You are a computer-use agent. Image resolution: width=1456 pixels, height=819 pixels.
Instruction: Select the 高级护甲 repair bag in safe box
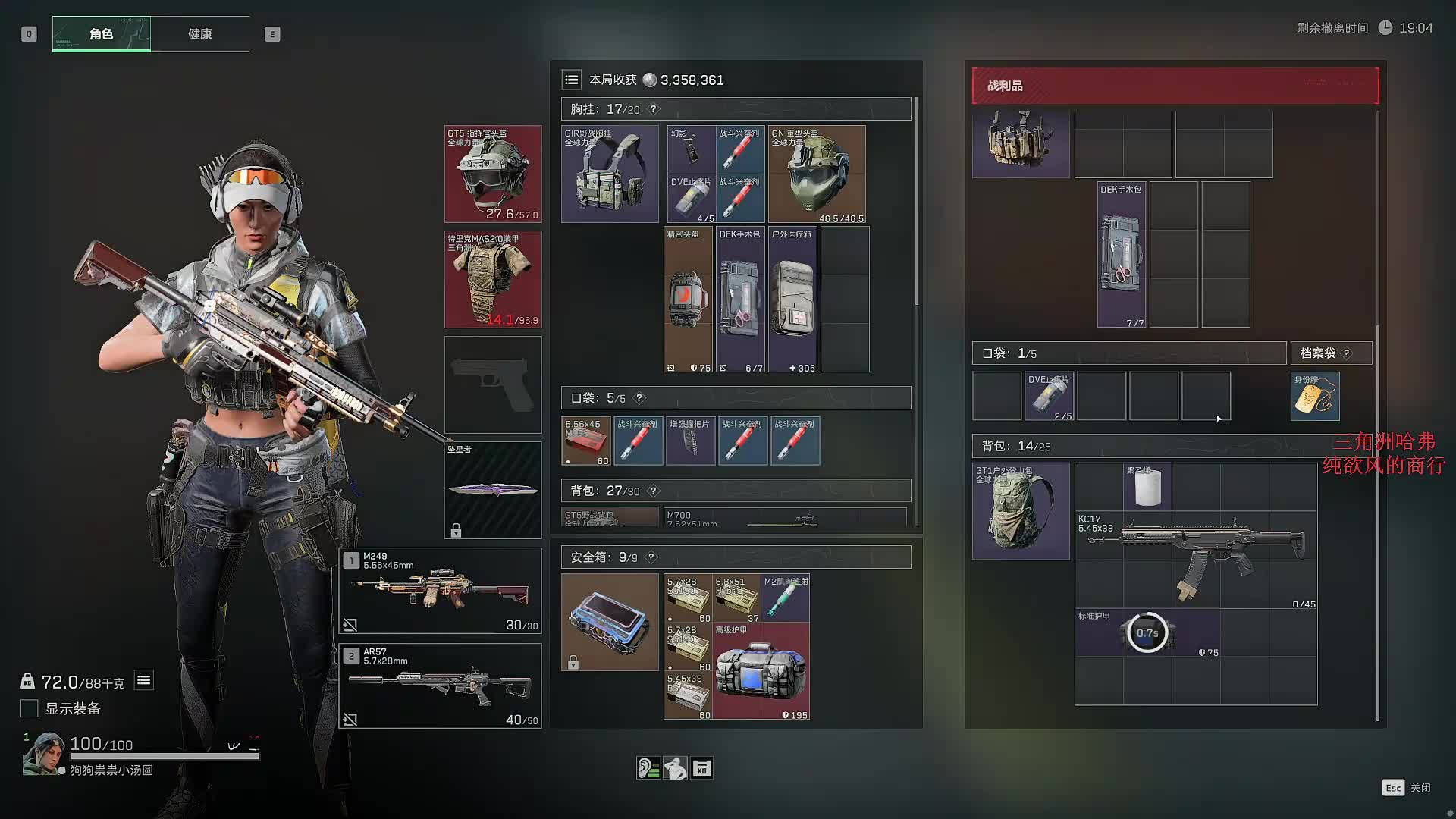click(x=761, y=671)
